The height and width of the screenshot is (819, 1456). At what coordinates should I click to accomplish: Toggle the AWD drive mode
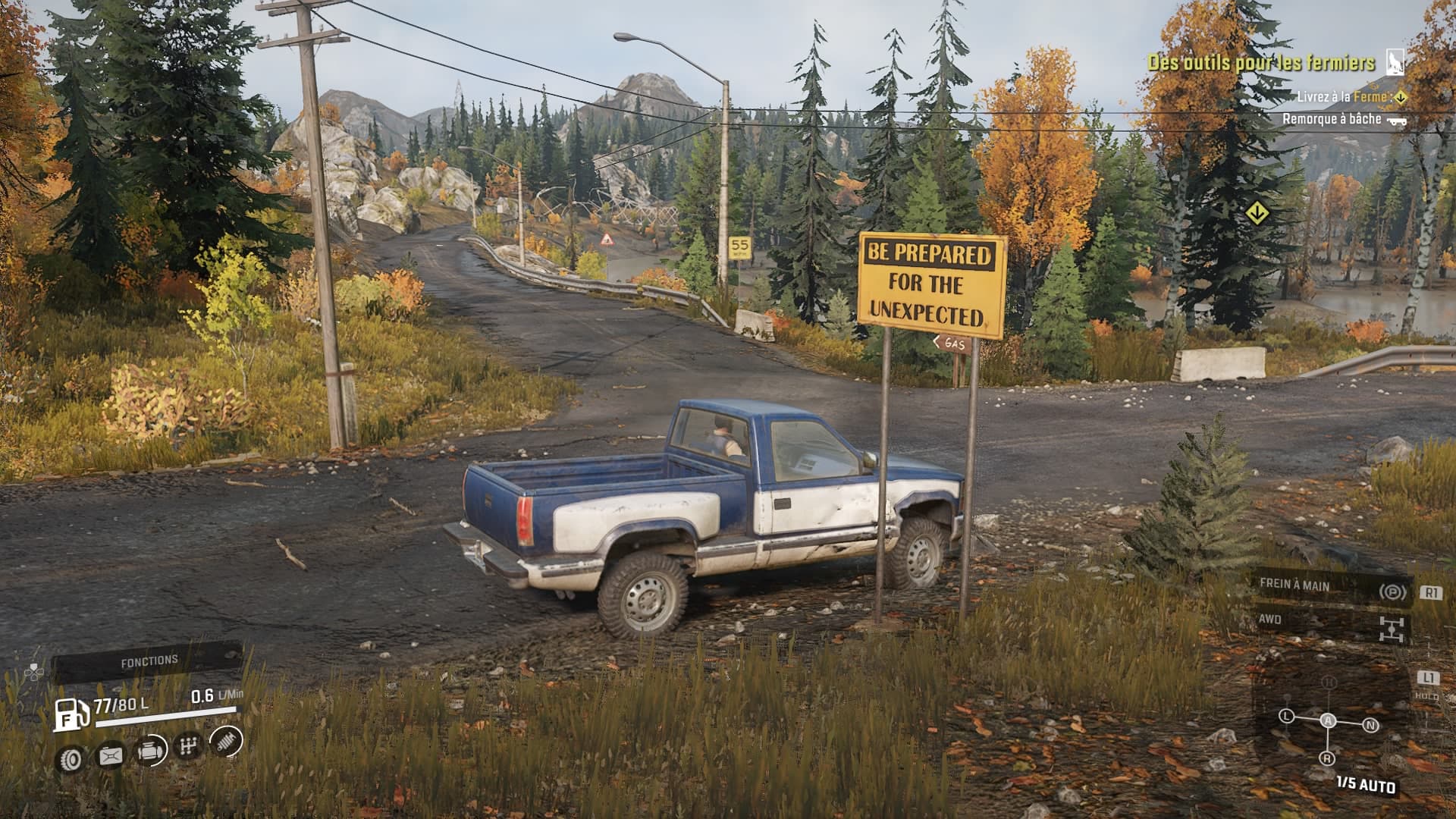(1330, 623)
